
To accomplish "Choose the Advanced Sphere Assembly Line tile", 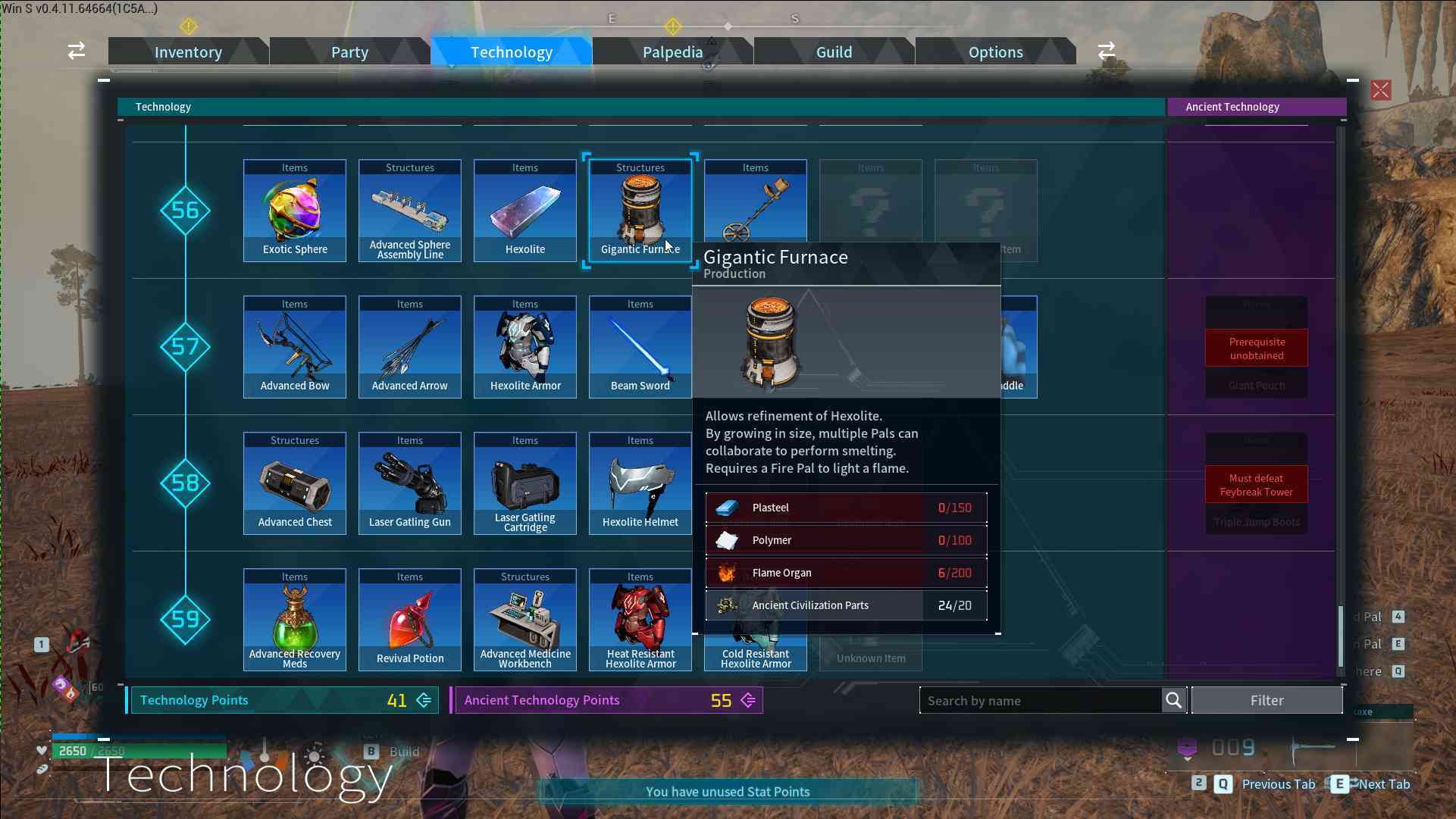I will click(x=410, y=211).
